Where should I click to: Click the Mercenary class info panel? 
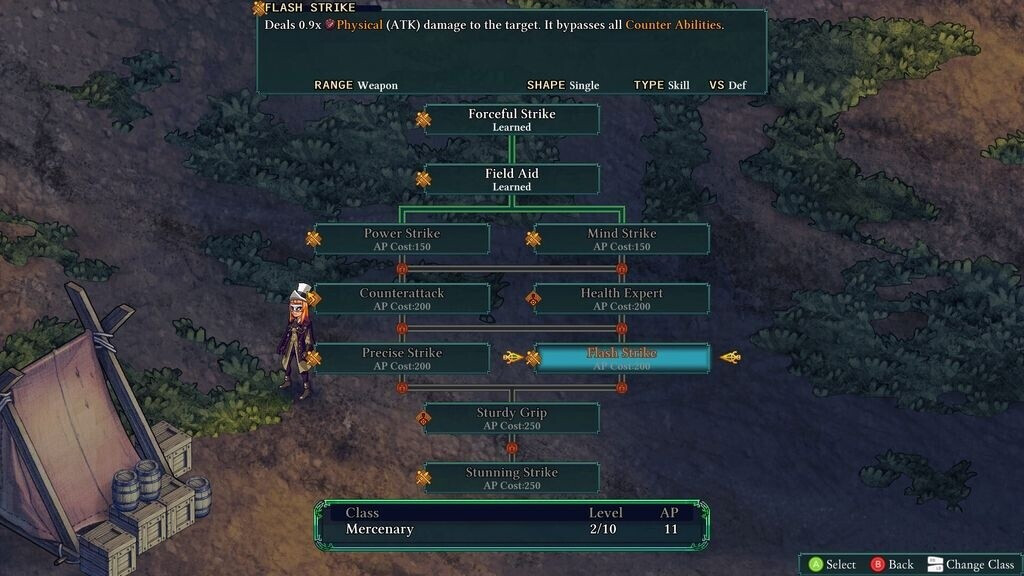tap(511, 522)
